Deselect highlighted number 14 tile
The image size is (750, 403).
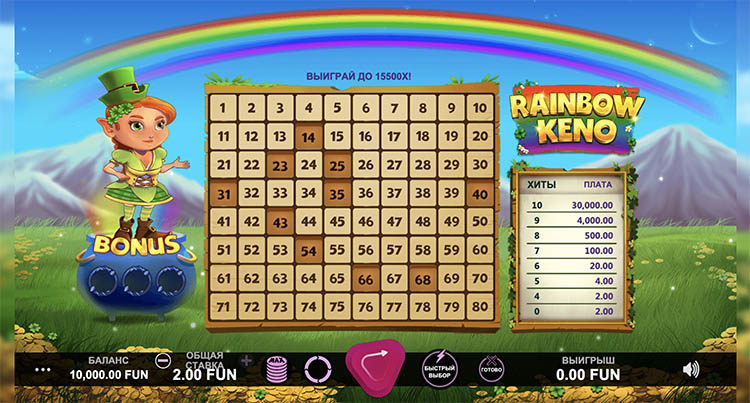point(309,137)
